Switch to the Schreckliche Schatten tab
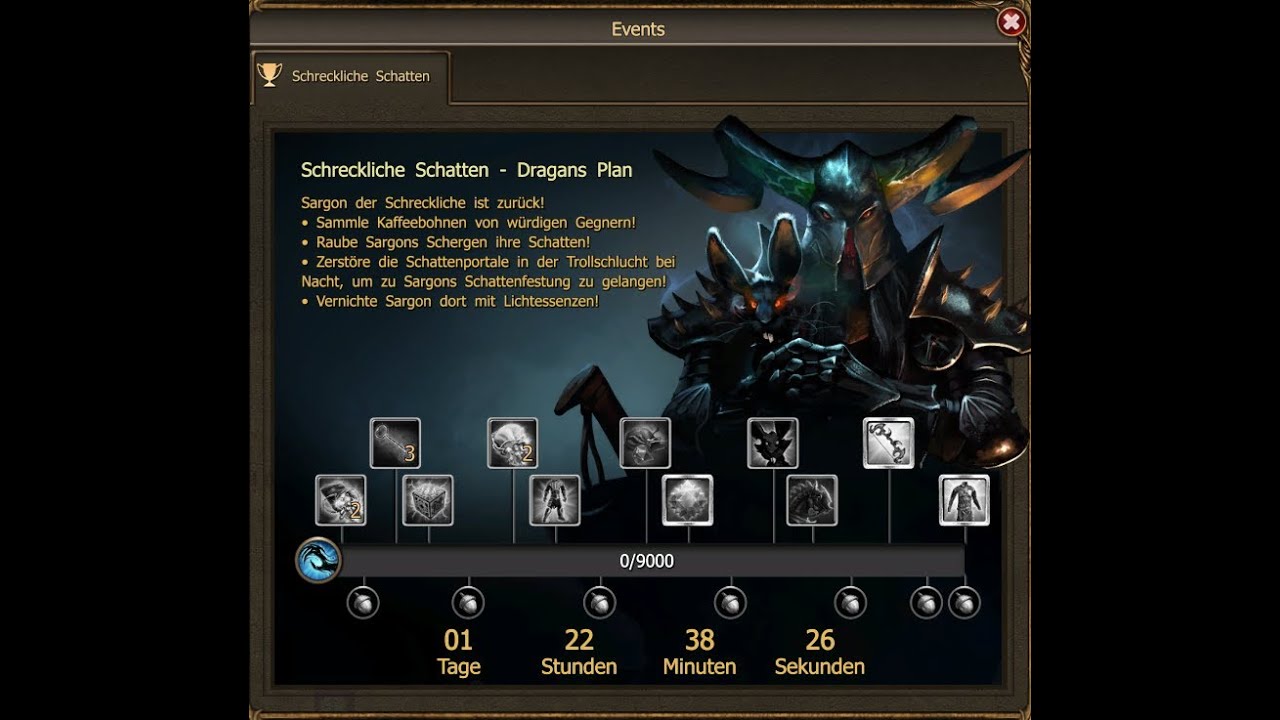The width and height of the screenshot is (1280, 720). point(360,75)
